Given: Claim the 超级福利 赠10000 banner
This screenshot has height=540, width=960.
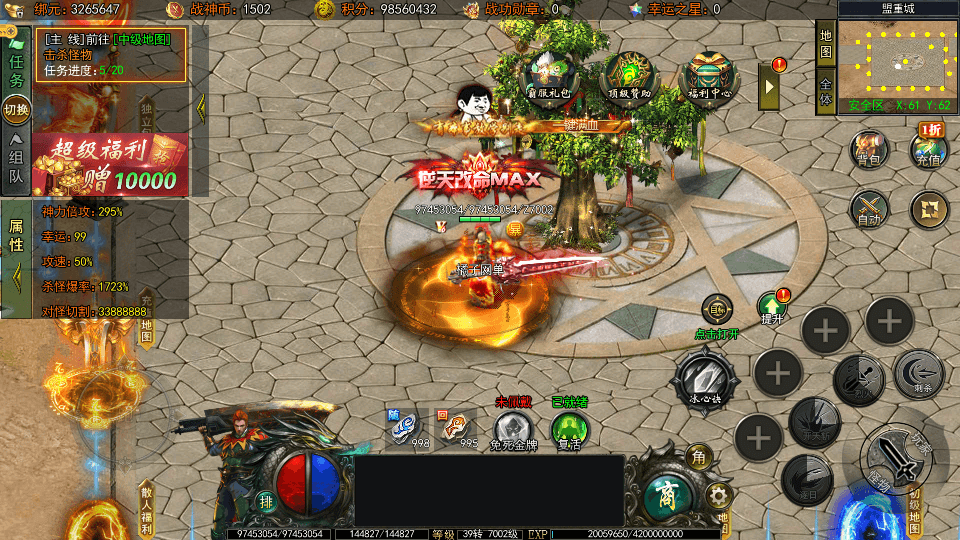Looking at the screenshot, I should (110, 164).
